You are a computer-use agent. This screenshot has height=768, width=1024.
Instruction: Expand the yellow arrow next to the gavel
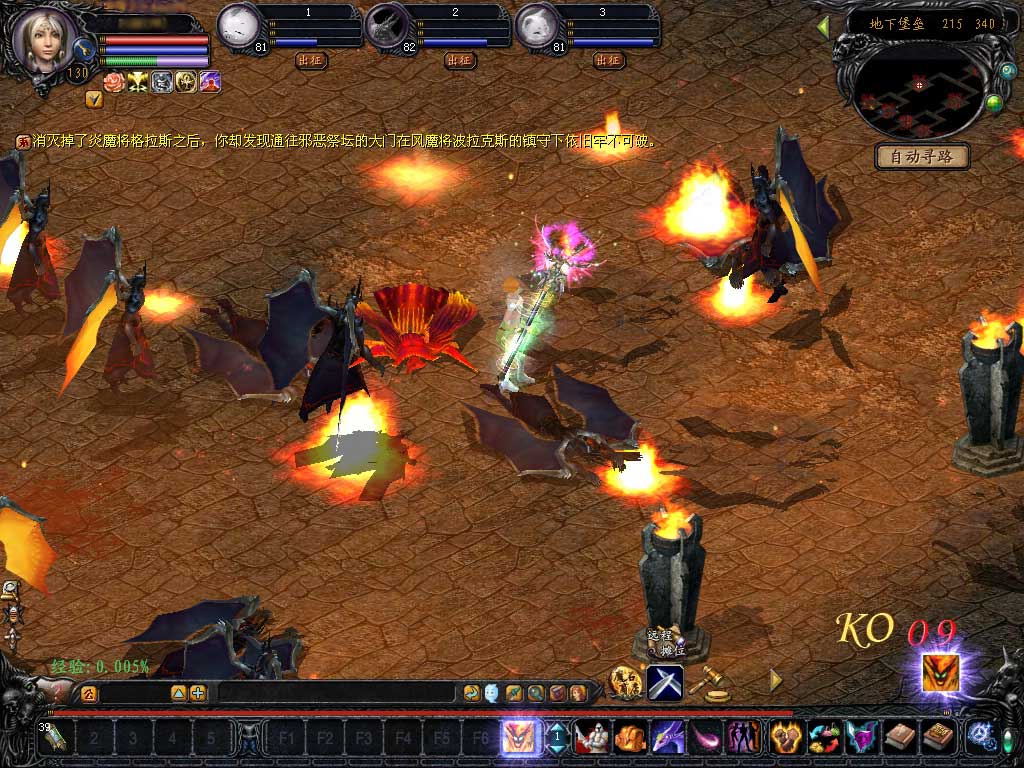[775, 680]
